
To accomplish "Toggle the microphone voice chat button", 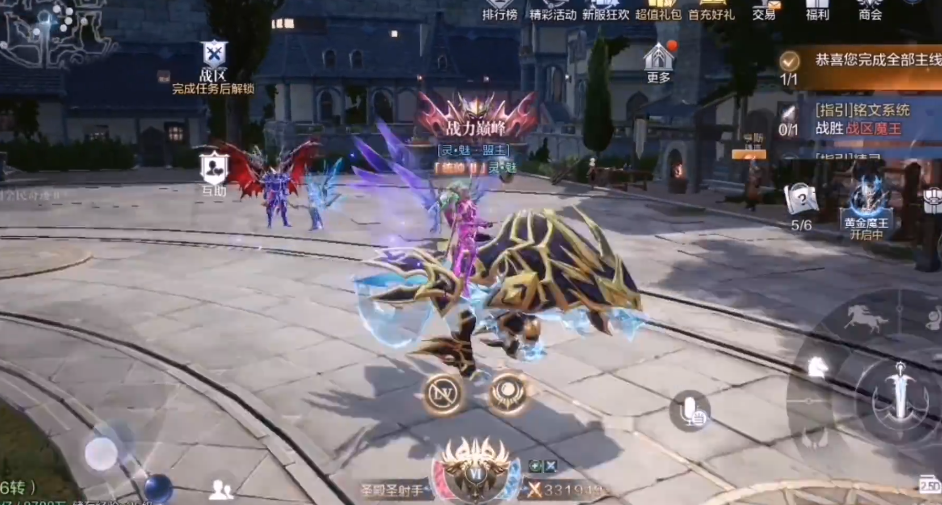I will (x=690, y=409).
